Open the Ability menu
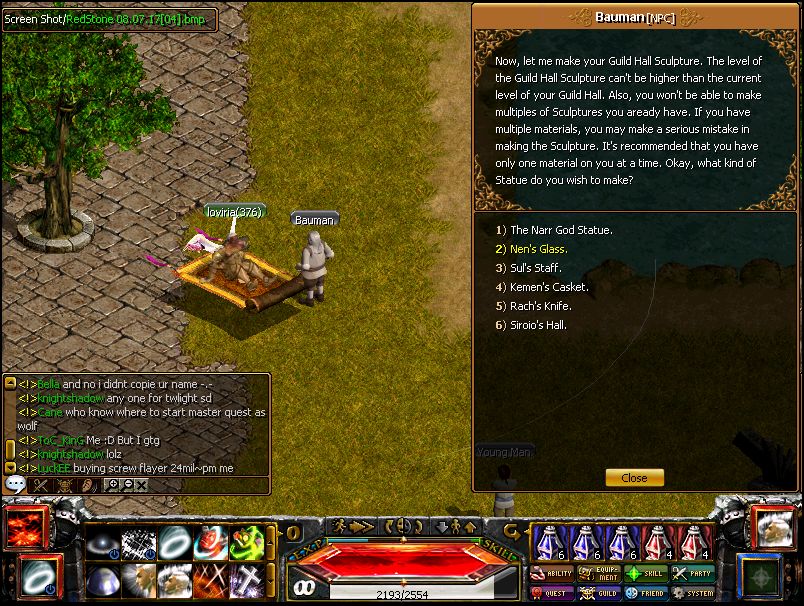Screen dimensions: 804x606 [552, 574]
